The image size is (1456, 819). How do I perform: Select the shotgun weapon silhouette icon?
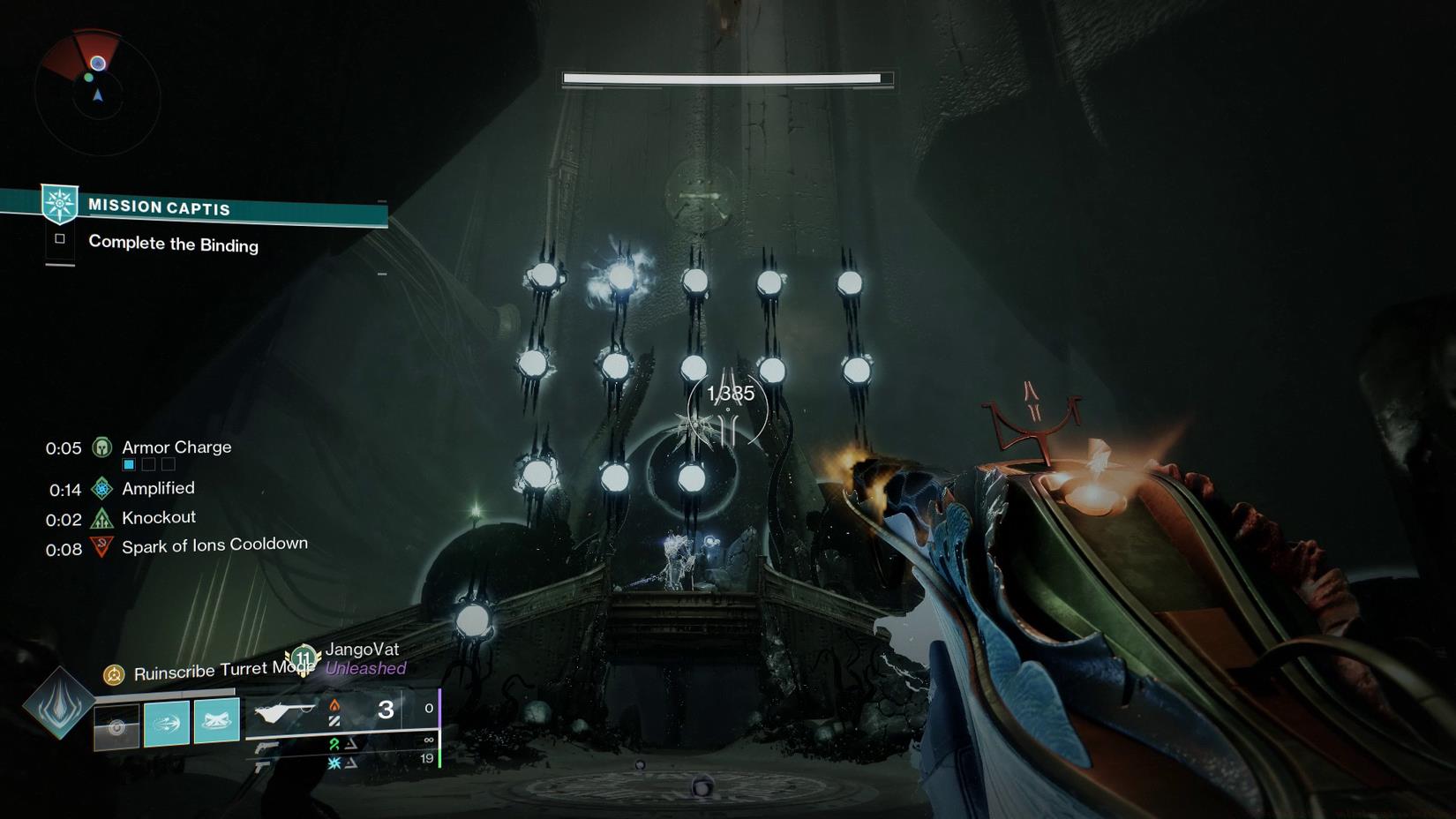[x=284, y=710]
